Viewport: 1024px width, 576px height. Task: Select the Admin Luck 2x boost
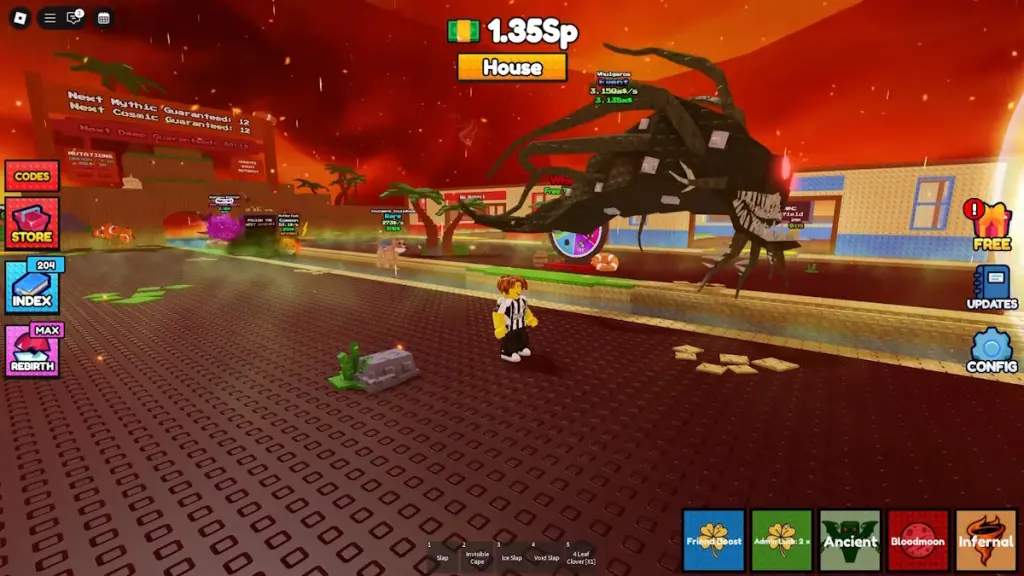point(782,541)
